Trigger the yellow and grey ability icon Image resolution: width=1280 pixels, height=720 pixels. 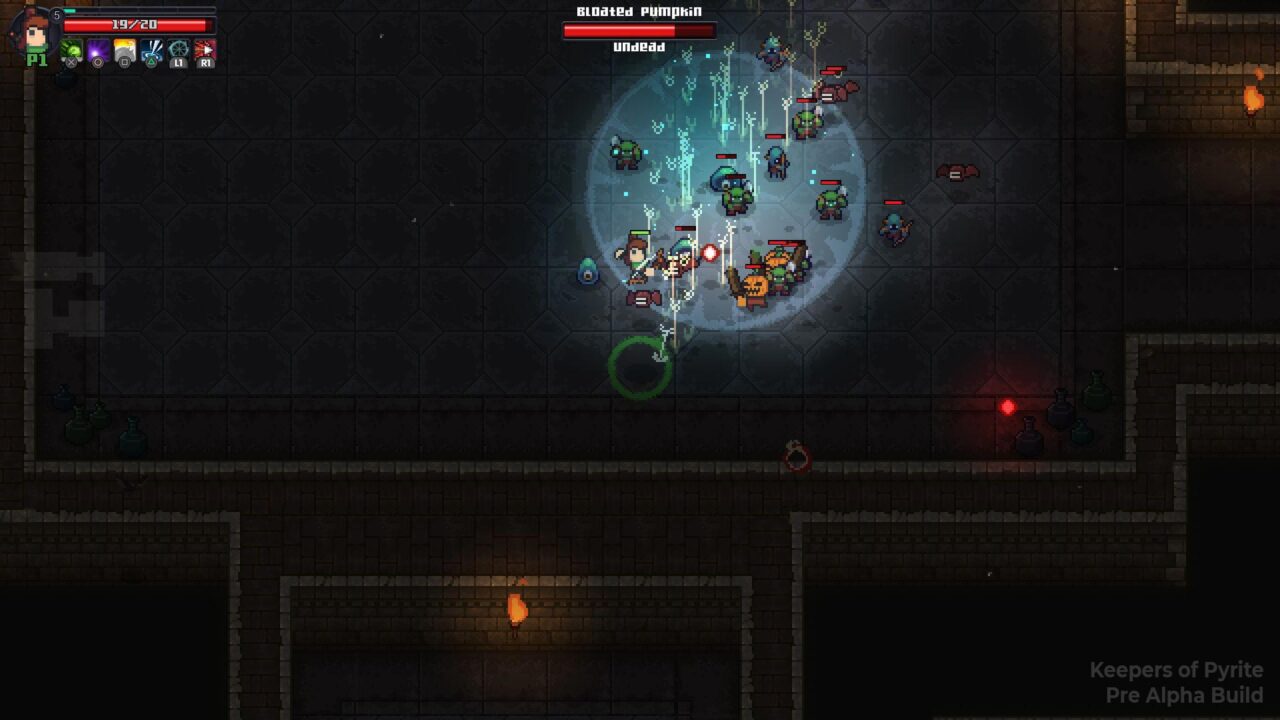click(125, 50)
